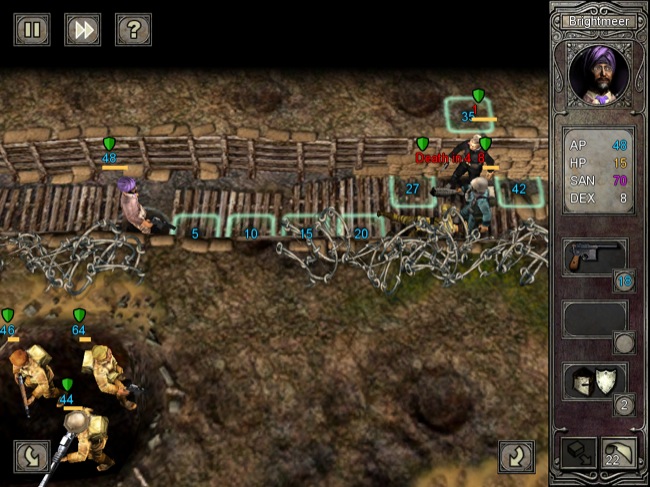Click the drop item box icon
The width and height of the screenshot is (650, 487).
[x=579, y=454]
